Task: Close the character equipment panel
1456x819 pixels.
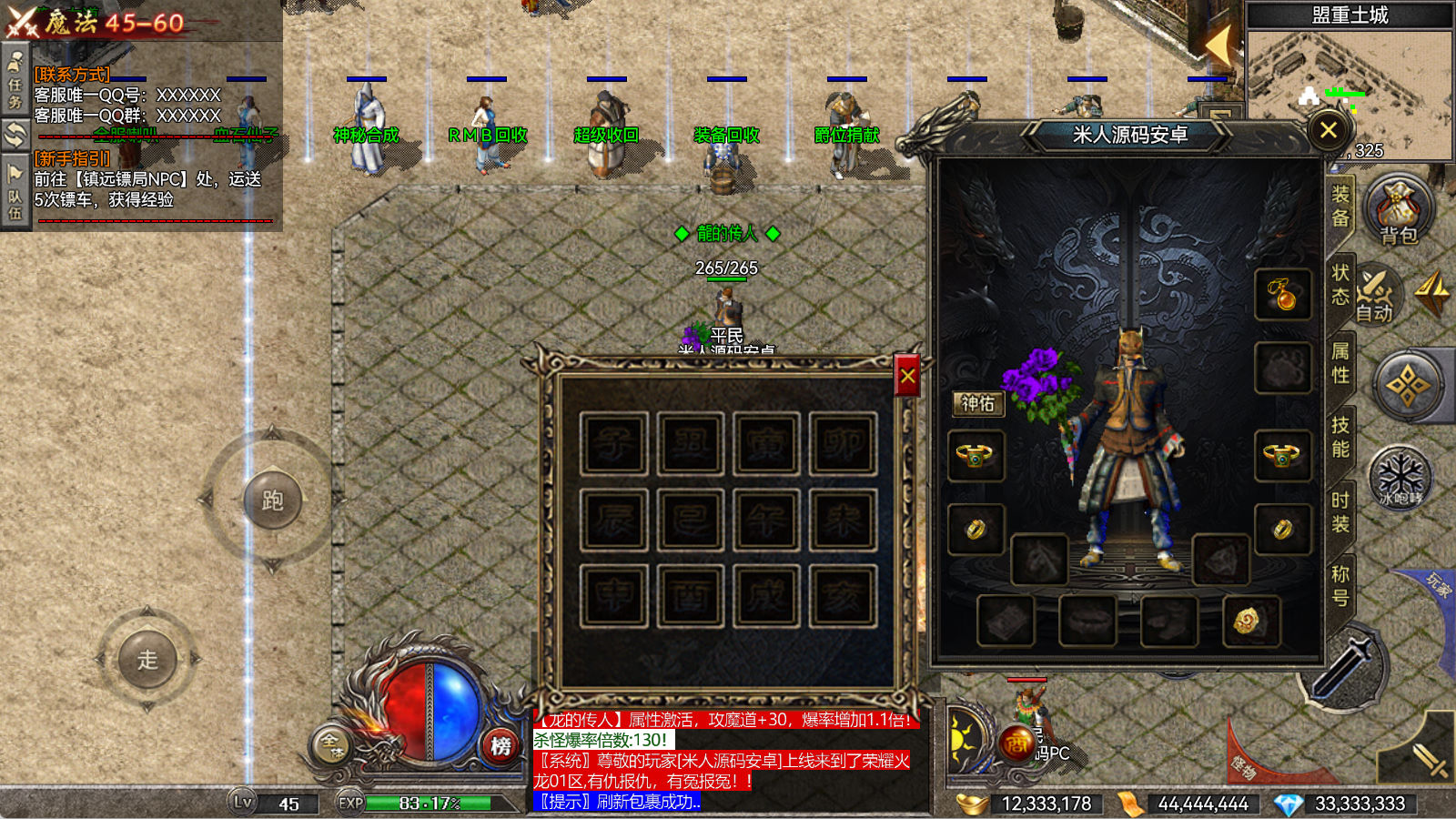Action: pos(1328,130)
